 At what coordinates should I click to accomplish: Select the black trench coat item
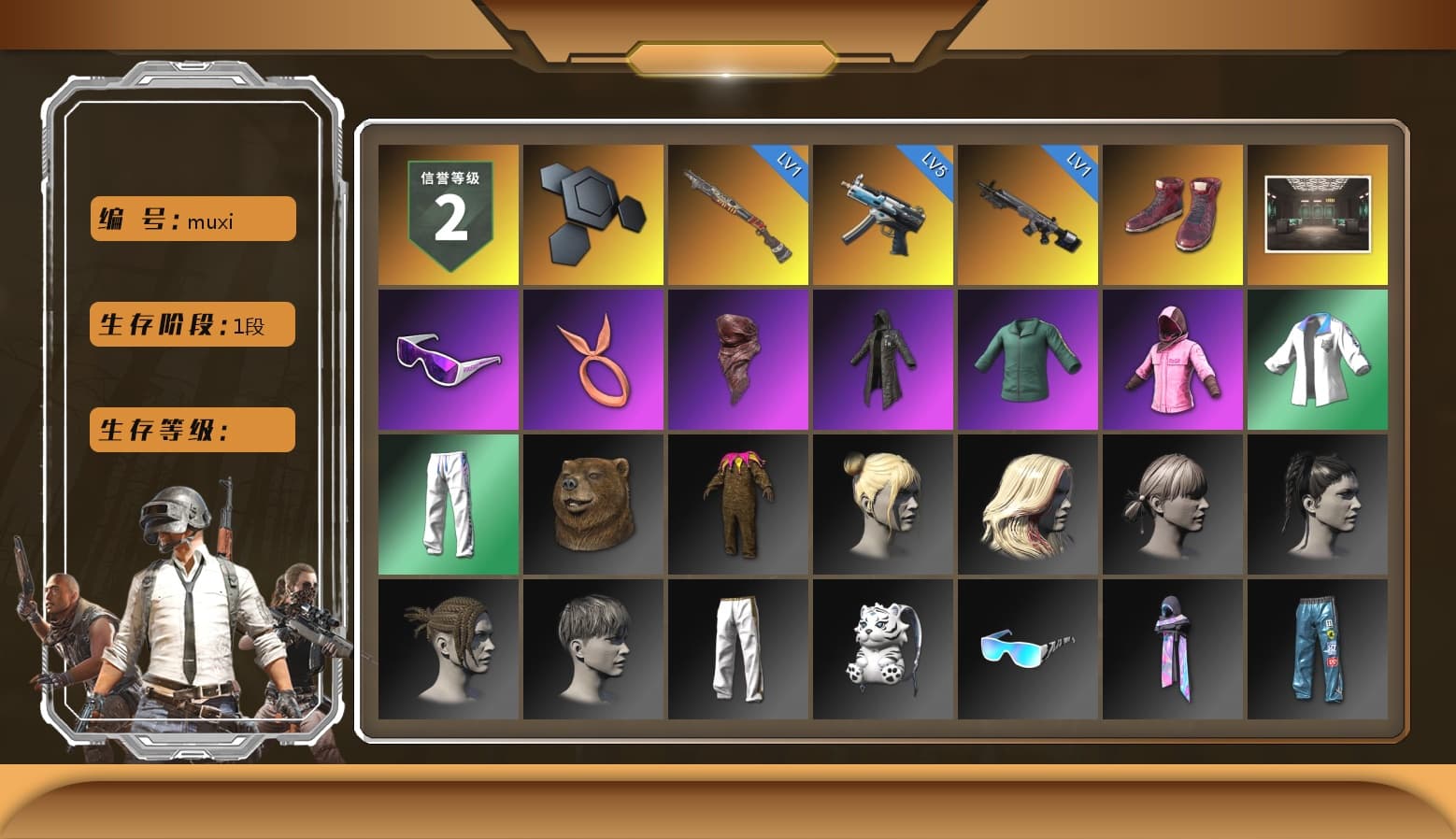click(883, 360)
